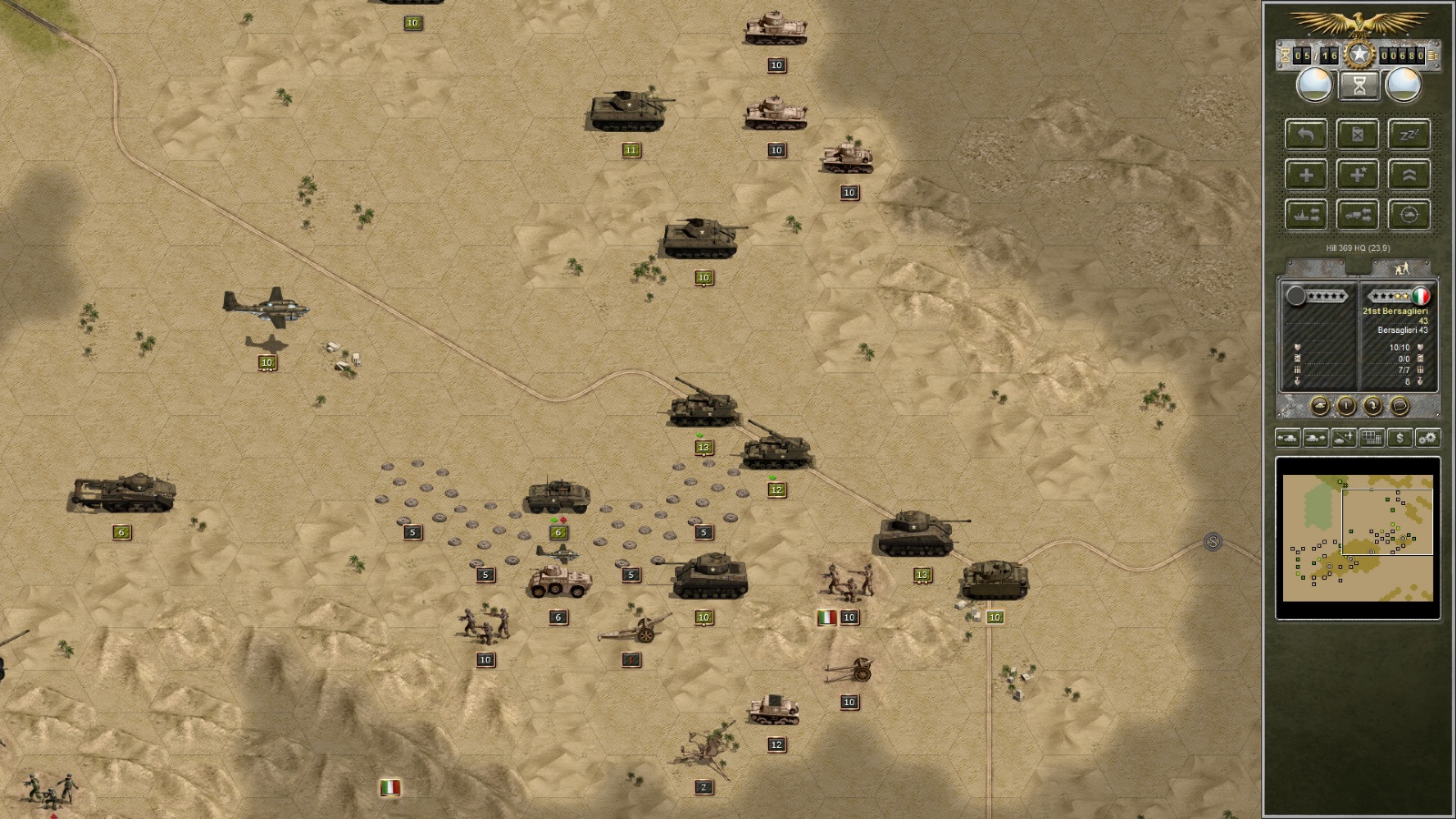This screenshot has height=819, width=1456.
Task: Upgrade the selected unit
Action: pyautogui.click(x=1409, y=175)
